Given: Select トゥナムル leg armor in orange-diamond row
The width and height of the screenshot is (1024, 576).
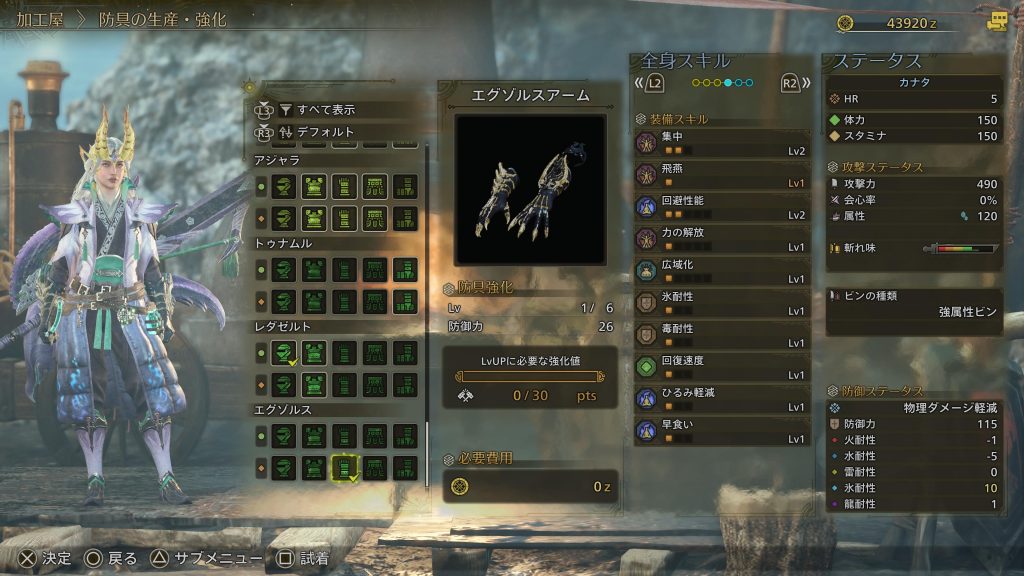Looking at the screenshot, I should point(405,301).
